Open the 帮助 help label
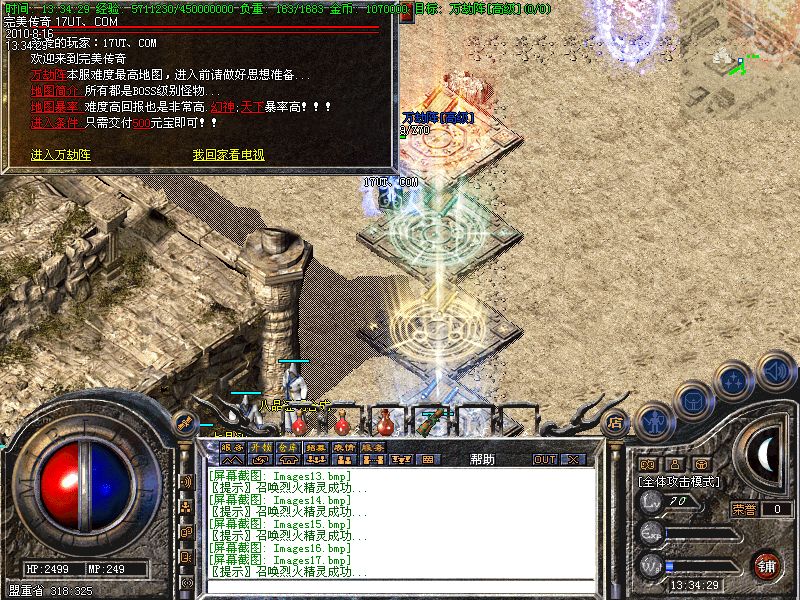Screen dimensions: 800x600 coord(482,459)
